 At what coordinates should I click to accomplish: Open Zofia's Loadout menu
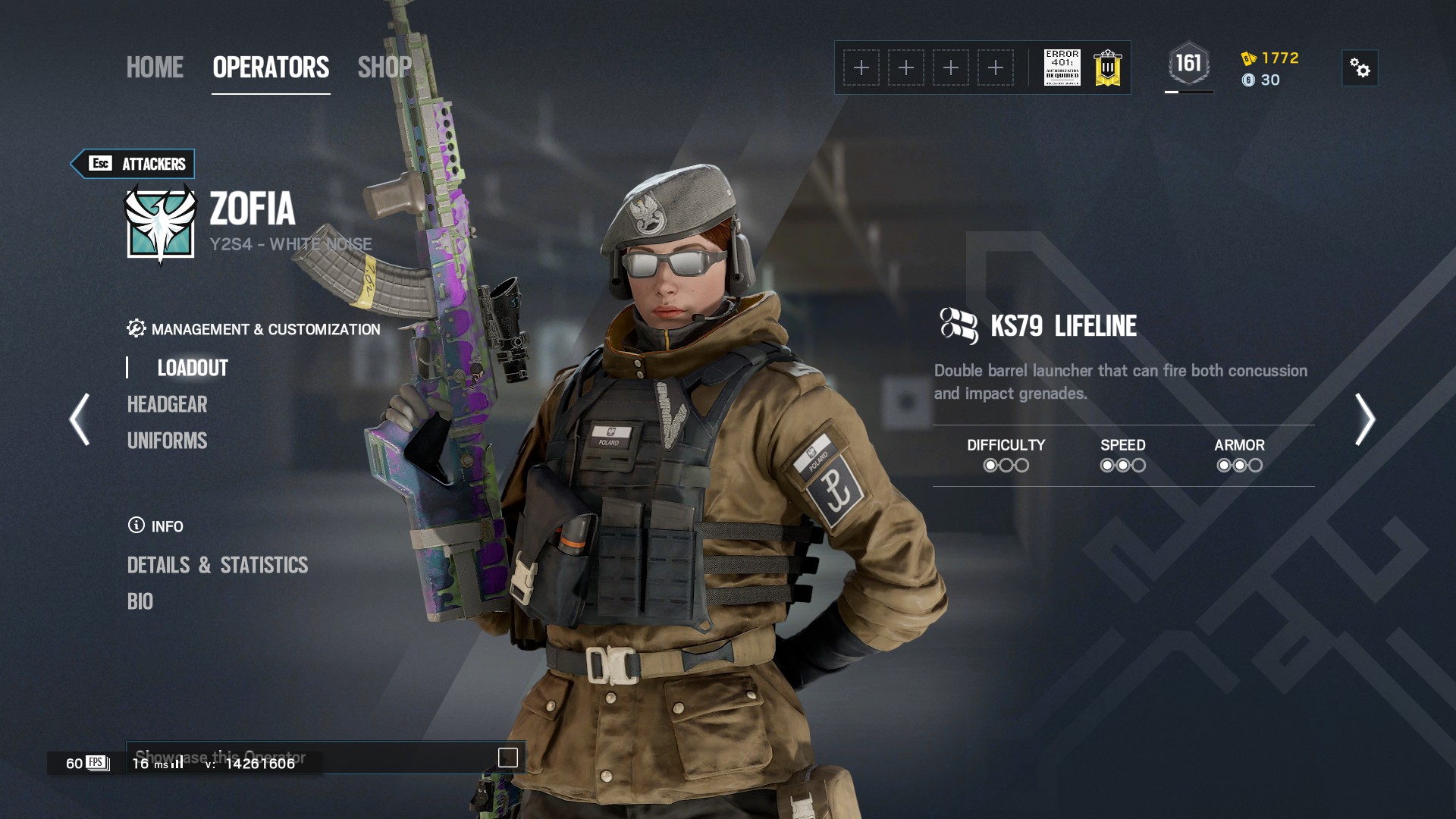[193, 368]
